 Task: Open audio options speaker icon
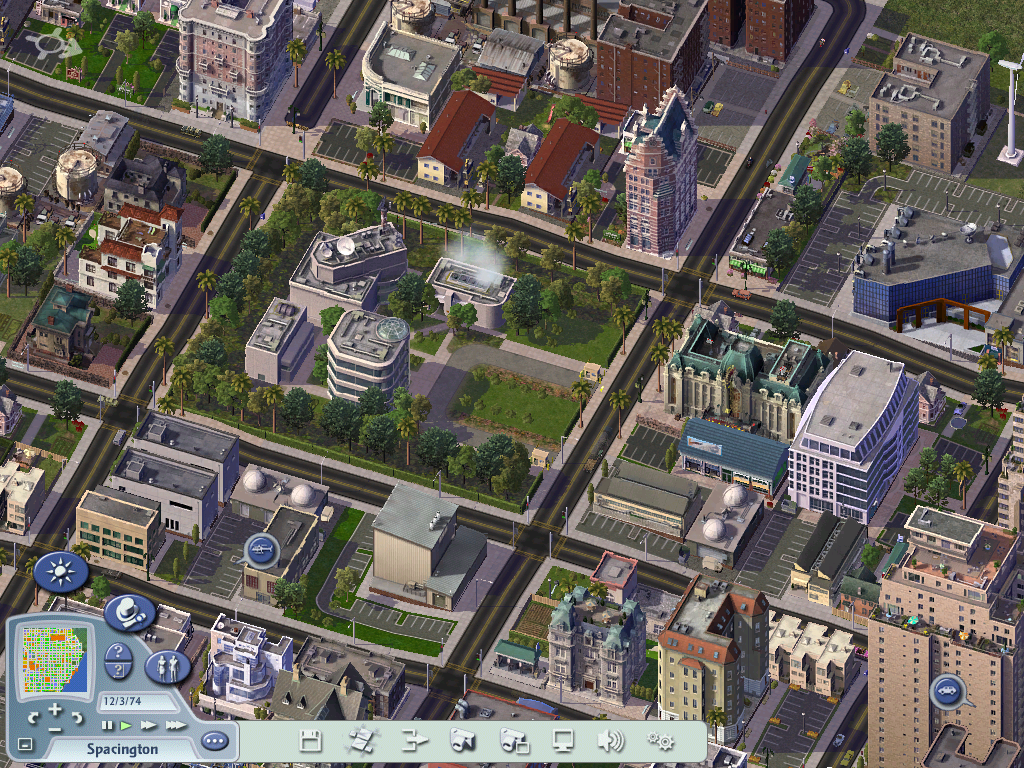click(609, 741)
